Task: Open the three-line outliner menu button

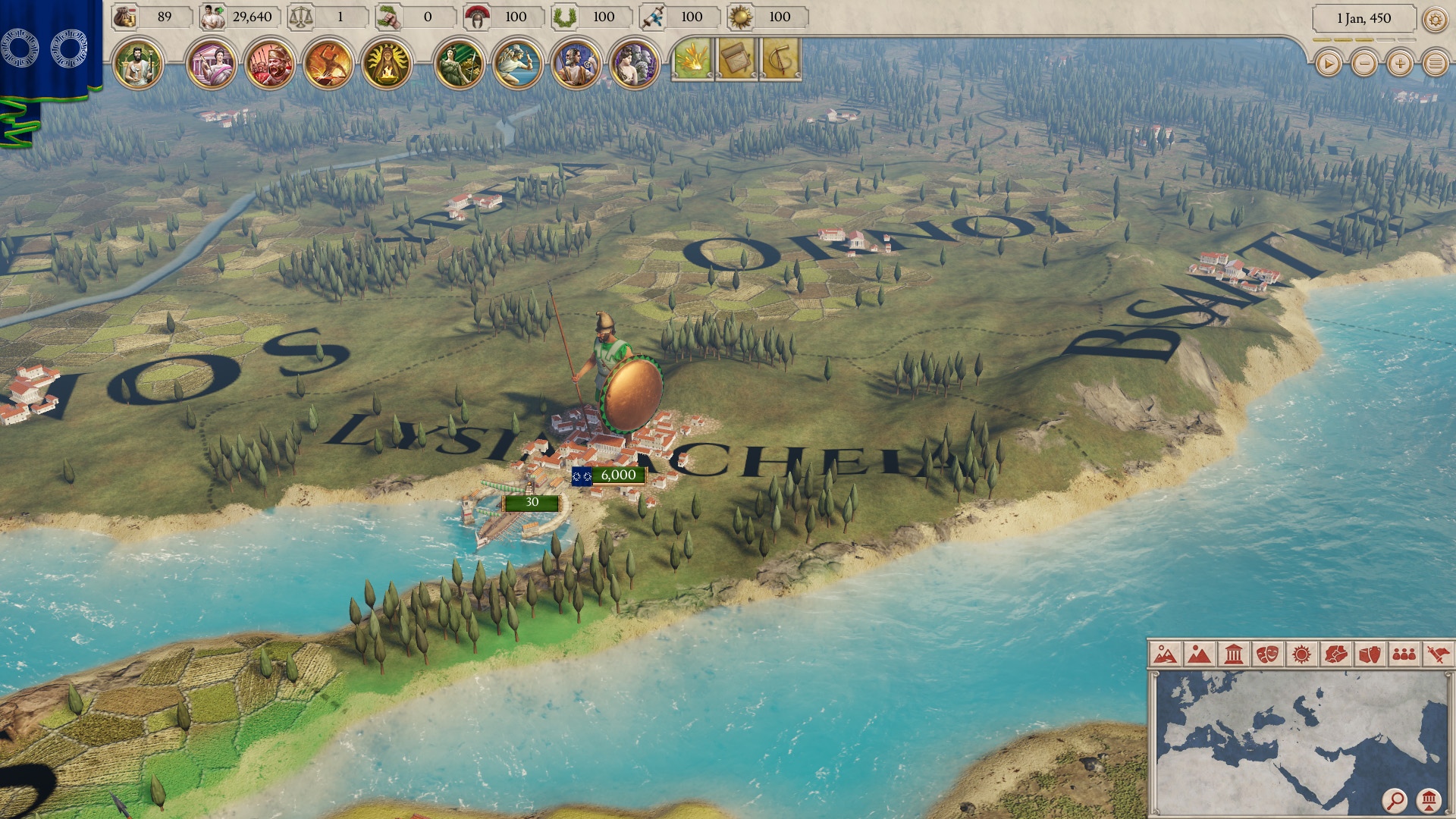Action: pyautogui.click(x=1436, y=64)
